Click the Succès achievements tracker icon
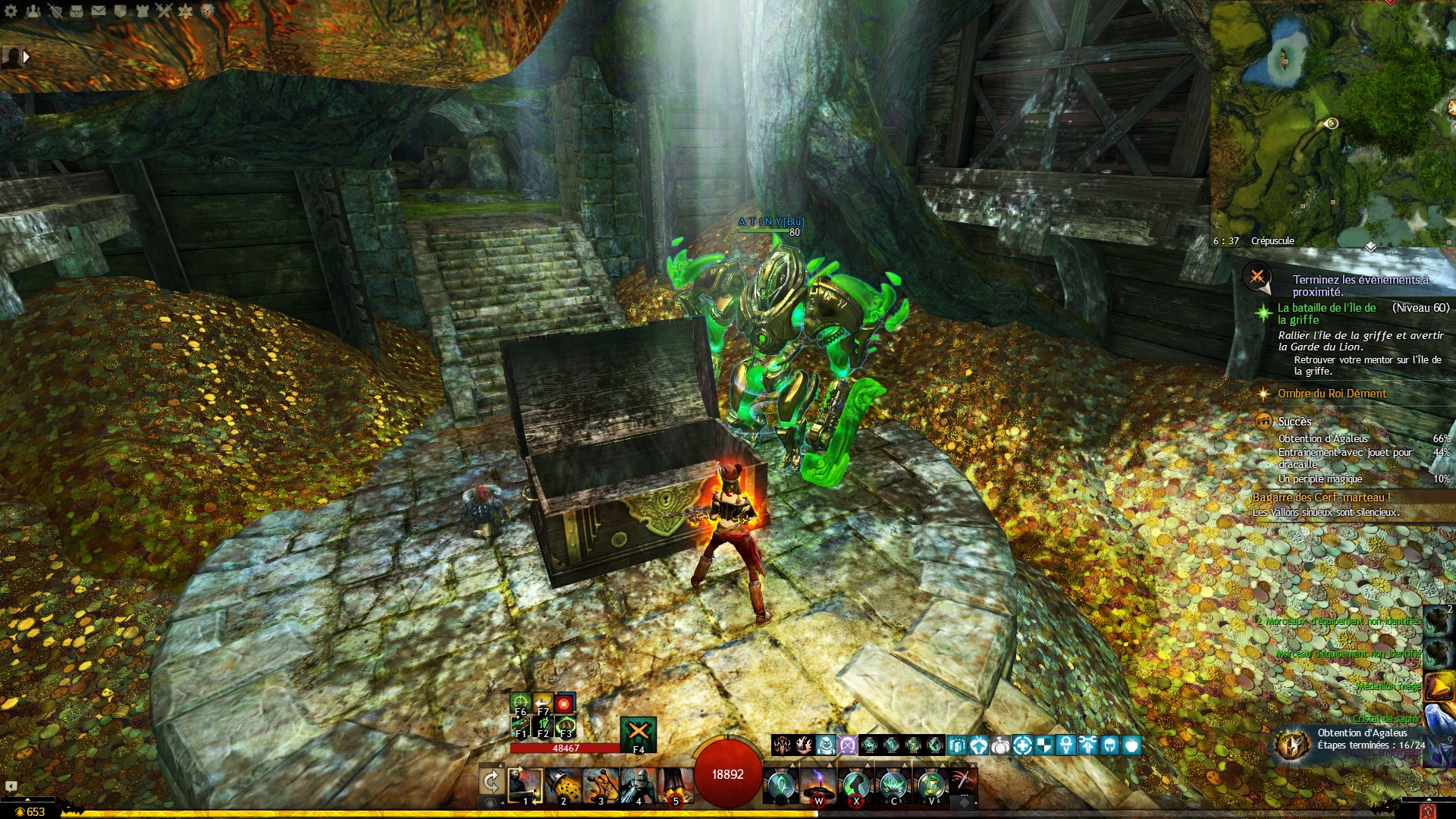Screen dimensions: 1456x819 click(x=1263, y=422)
